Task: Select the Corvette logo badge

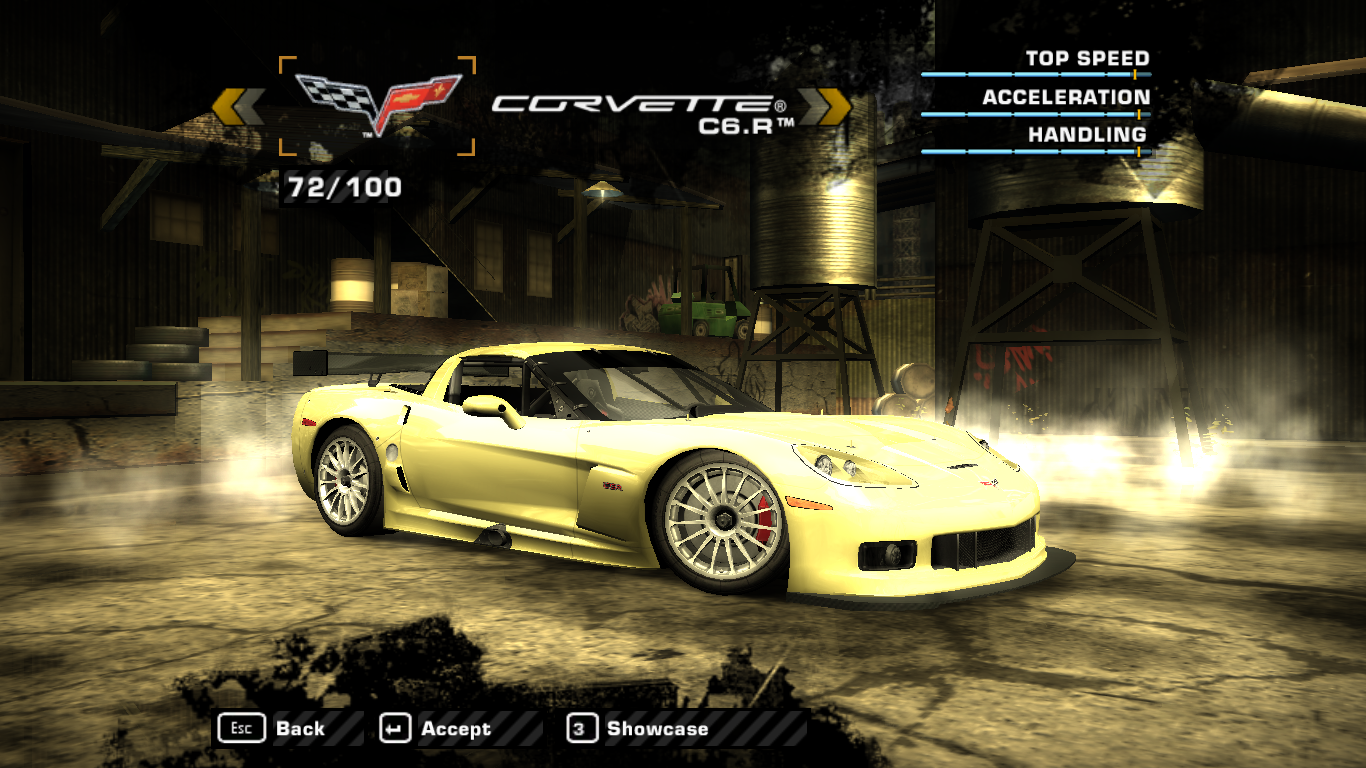Action: click(x=377, y=104)
